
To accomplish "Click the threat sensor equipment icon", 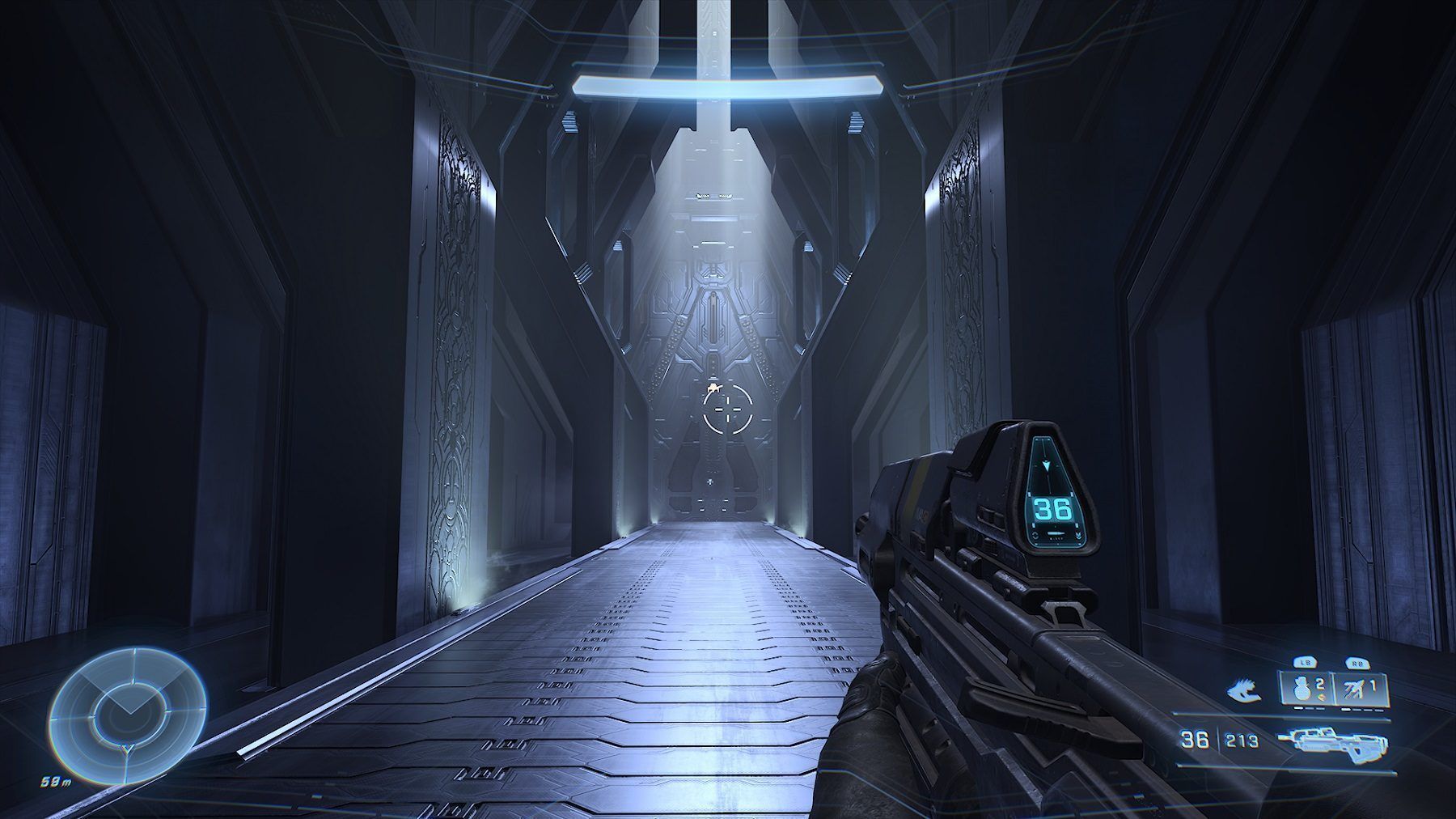I will [1353, 688].
